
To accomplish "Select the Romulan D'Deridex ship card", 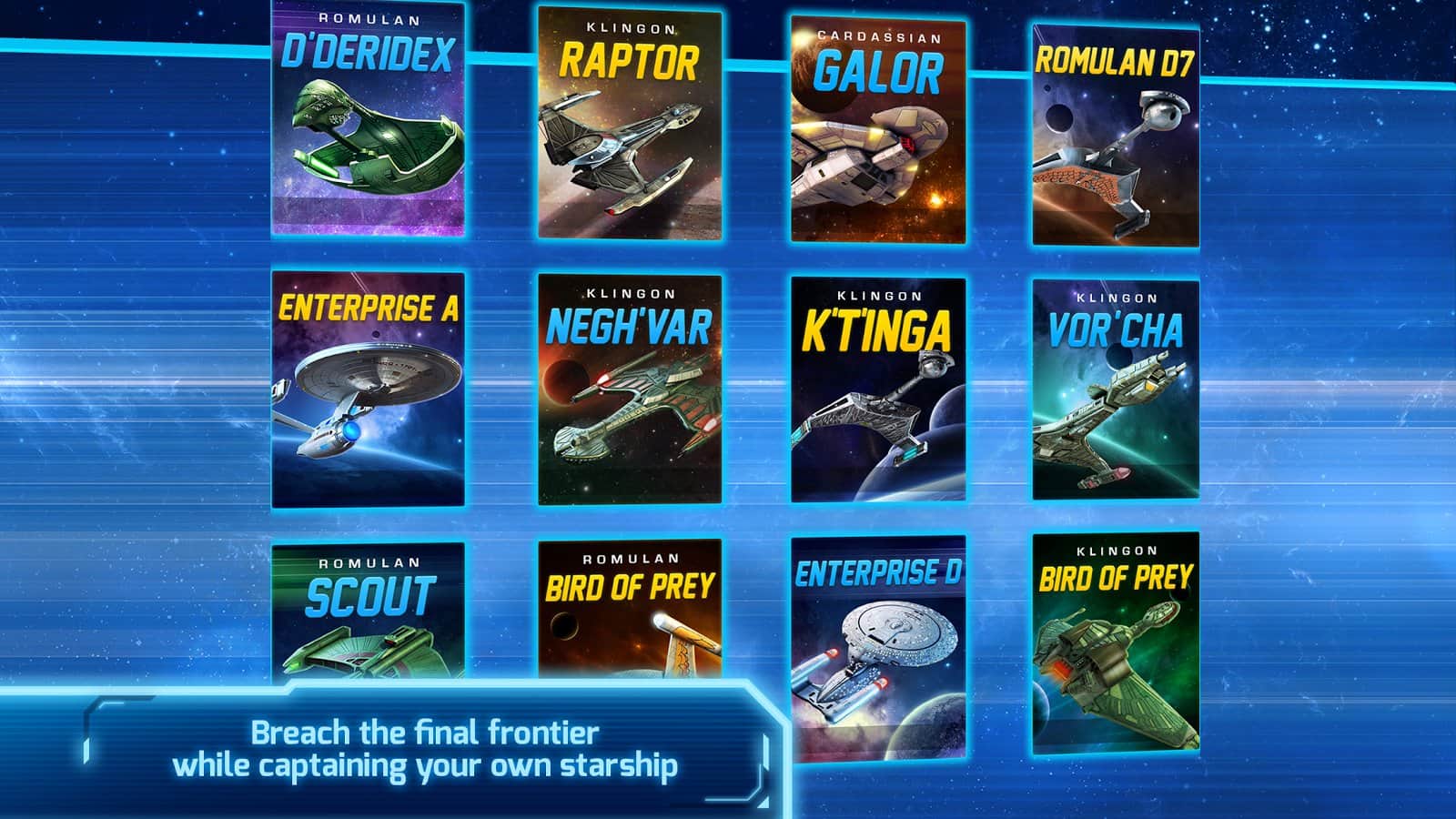I will pos(369,118).
